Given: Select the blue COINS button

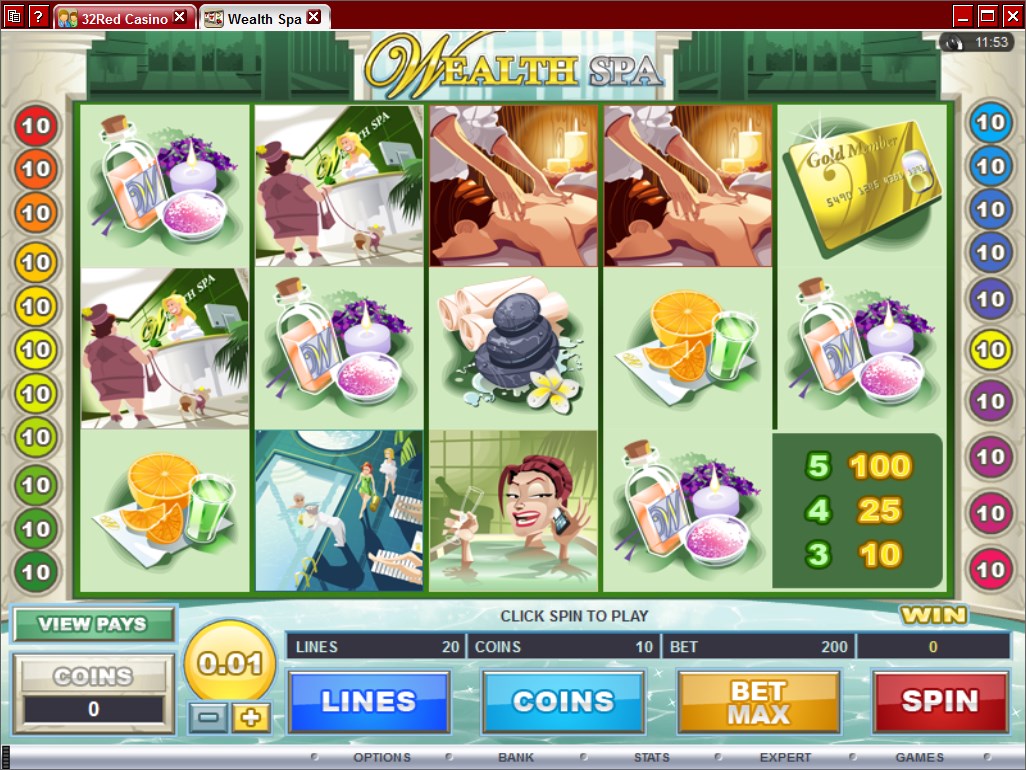Looking at the screenshot, I should tap(563, 702).
